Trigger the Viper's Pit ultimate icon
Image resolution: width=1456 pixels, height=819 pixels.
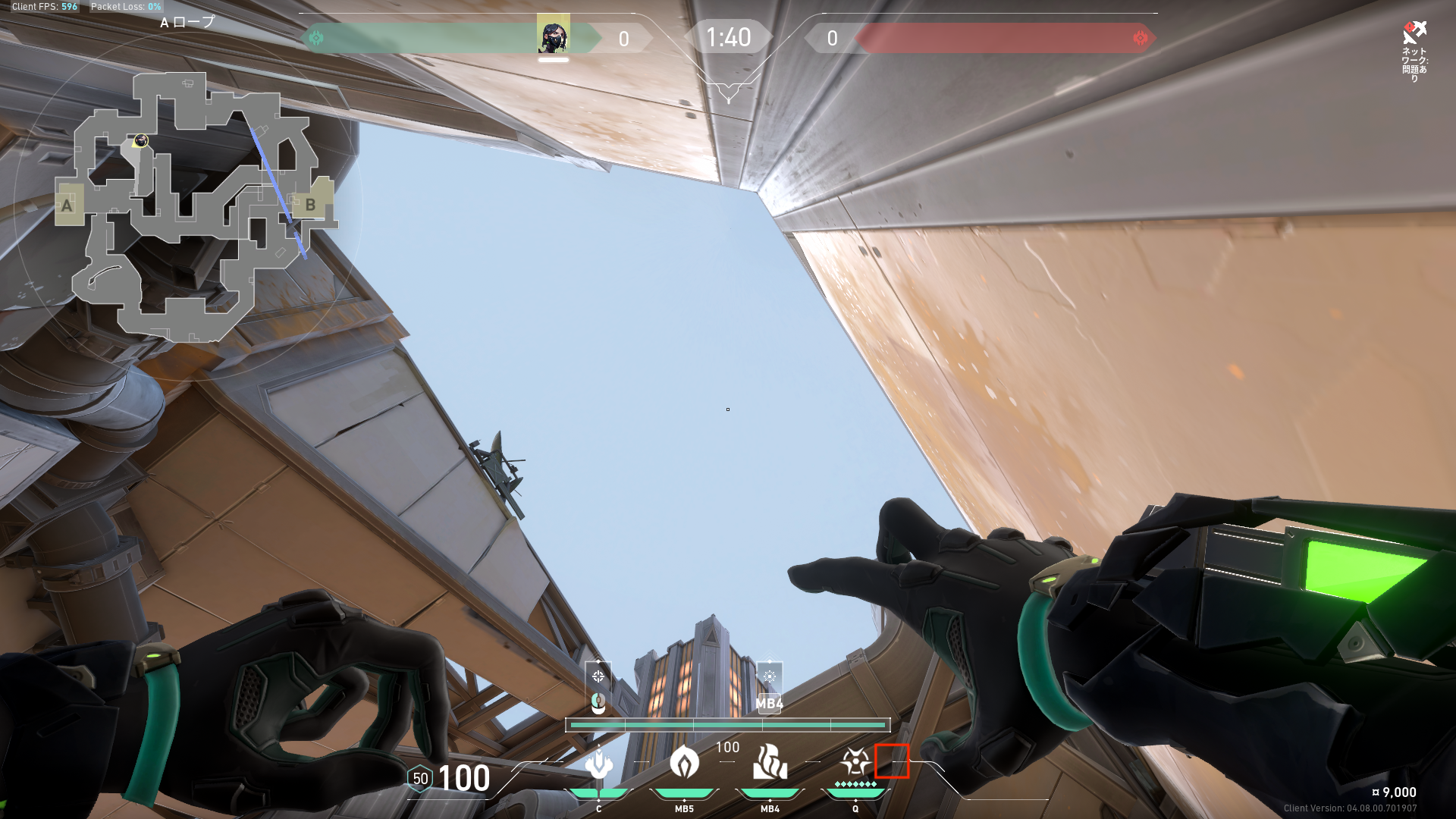[x=855, y=761]
